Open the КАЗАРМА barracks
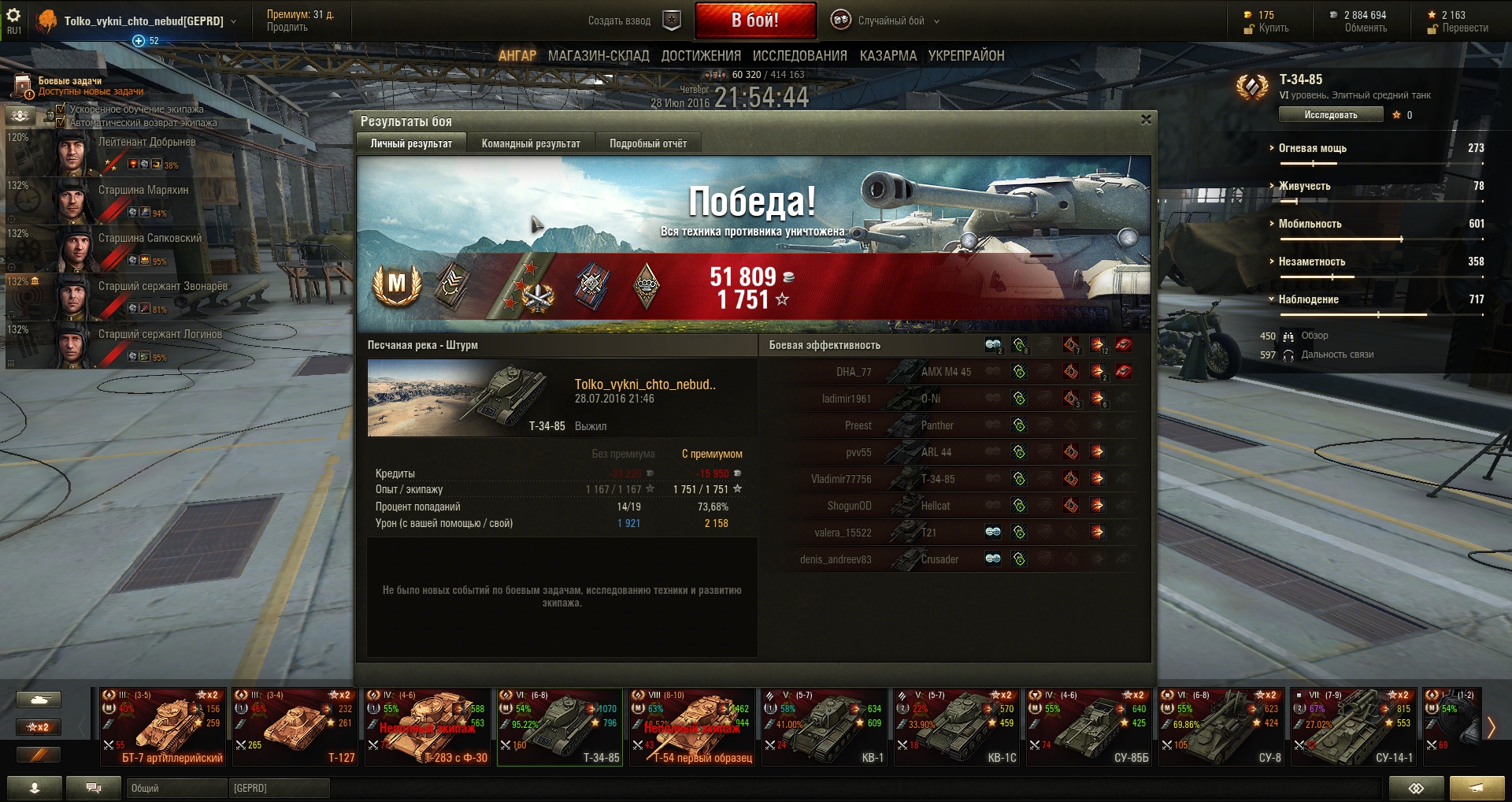Viewport: 1512px width, 802px height. click(x=888, y=56)
